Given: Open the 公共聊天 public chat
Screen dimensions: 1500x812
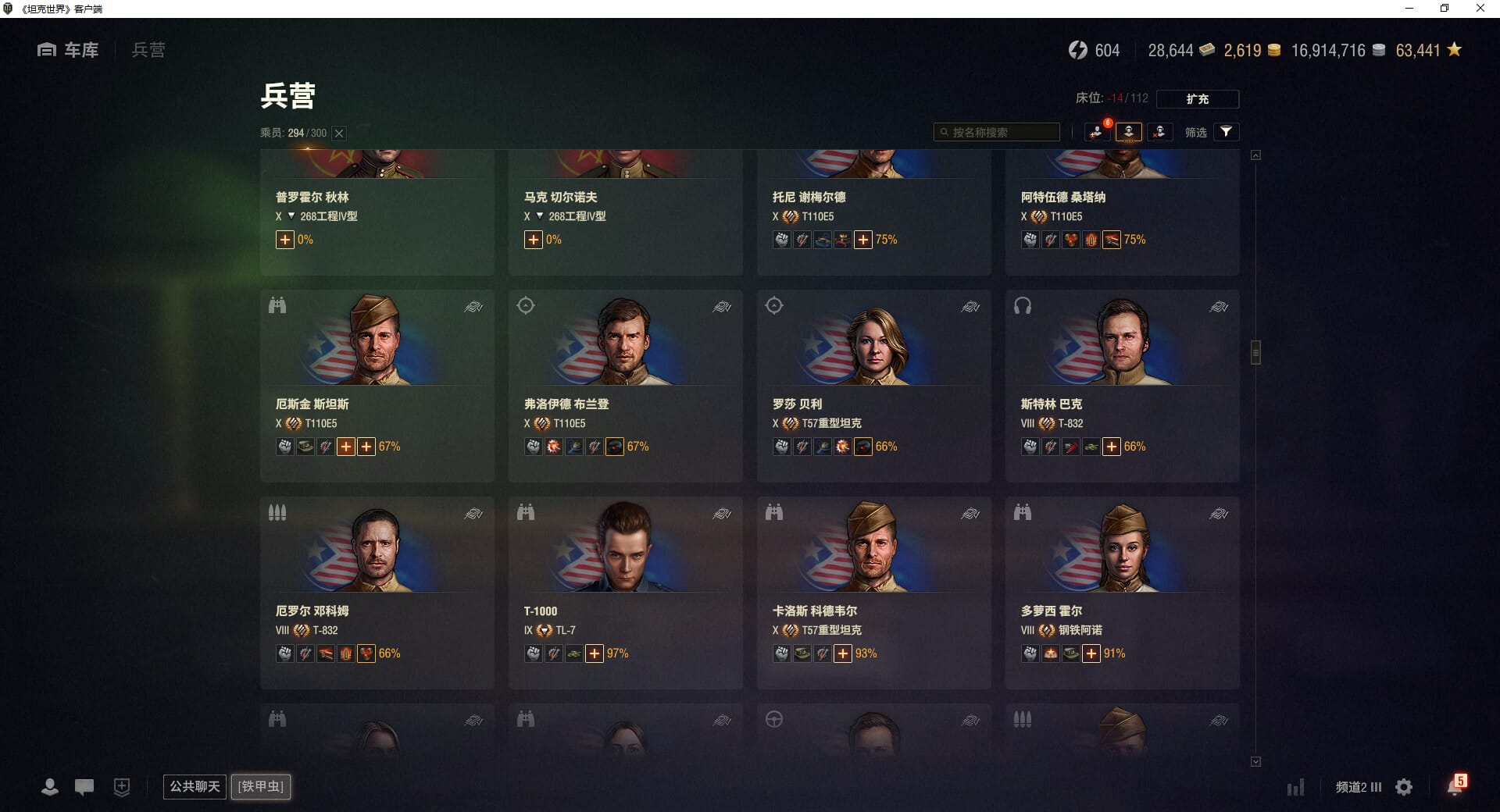Looking at the screenshot, I should [195, 786].
